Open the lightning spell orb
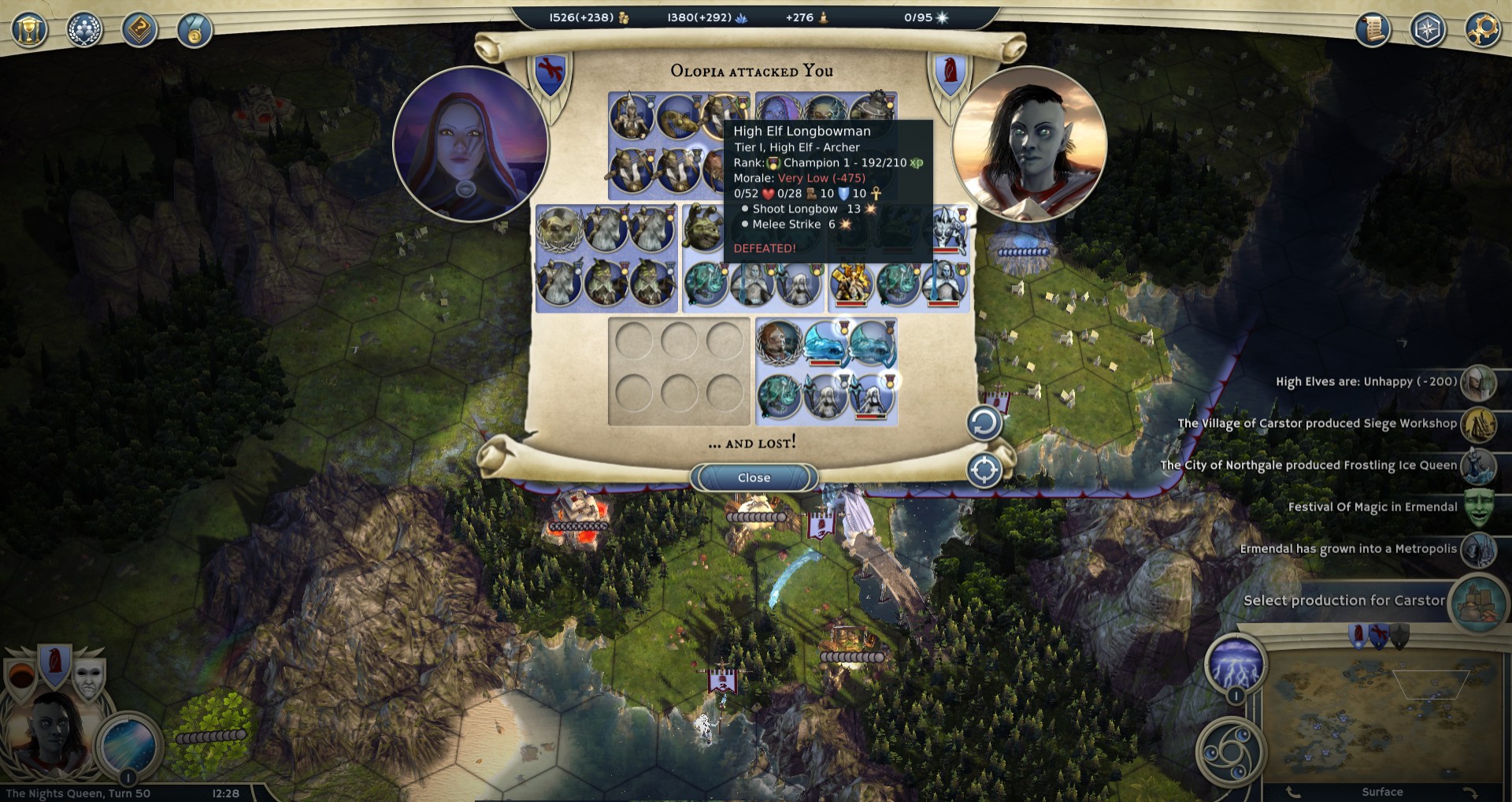Viewport: 1512px width, 802px height. pyautogui.click(x=1236, y=664)
